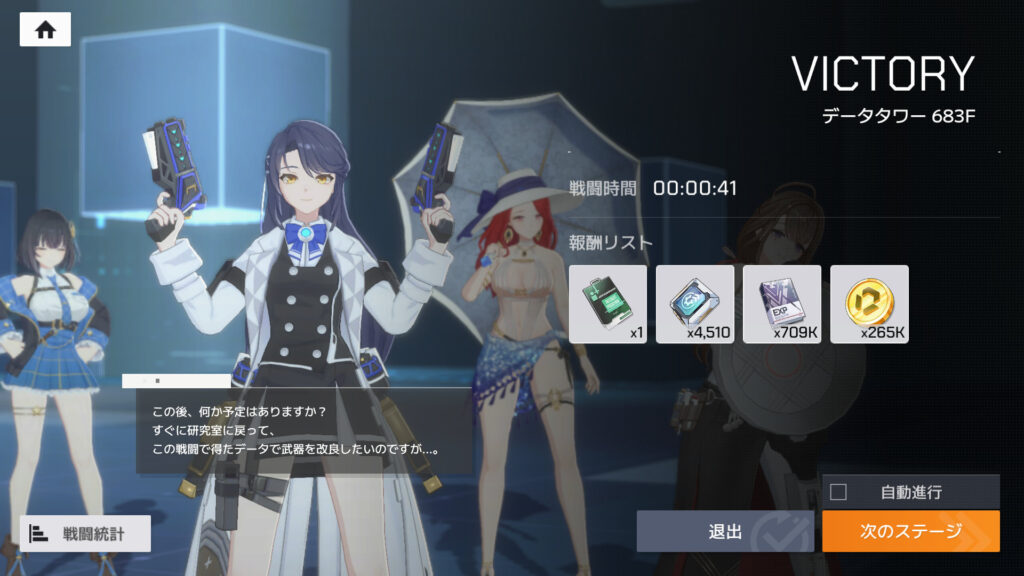Open the 戦闘統計 battle statistics
This screenshot has height=576, width=1024.
point(85,533)
